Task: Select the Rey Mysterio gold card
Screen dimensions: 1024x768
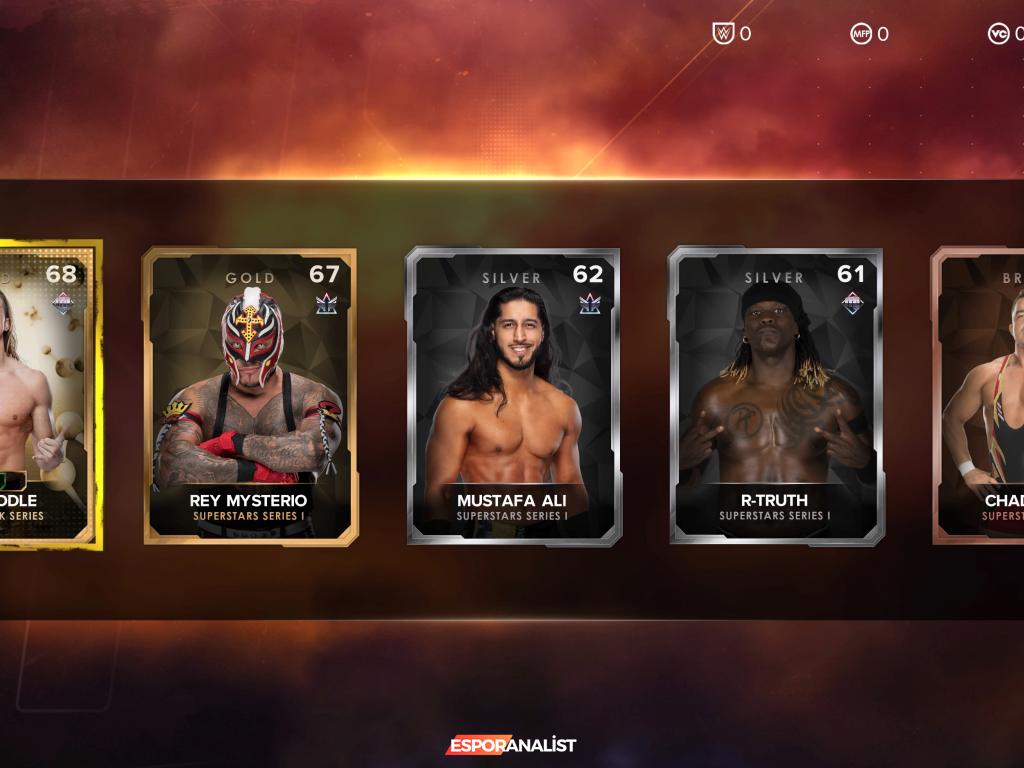Action: 249,396
